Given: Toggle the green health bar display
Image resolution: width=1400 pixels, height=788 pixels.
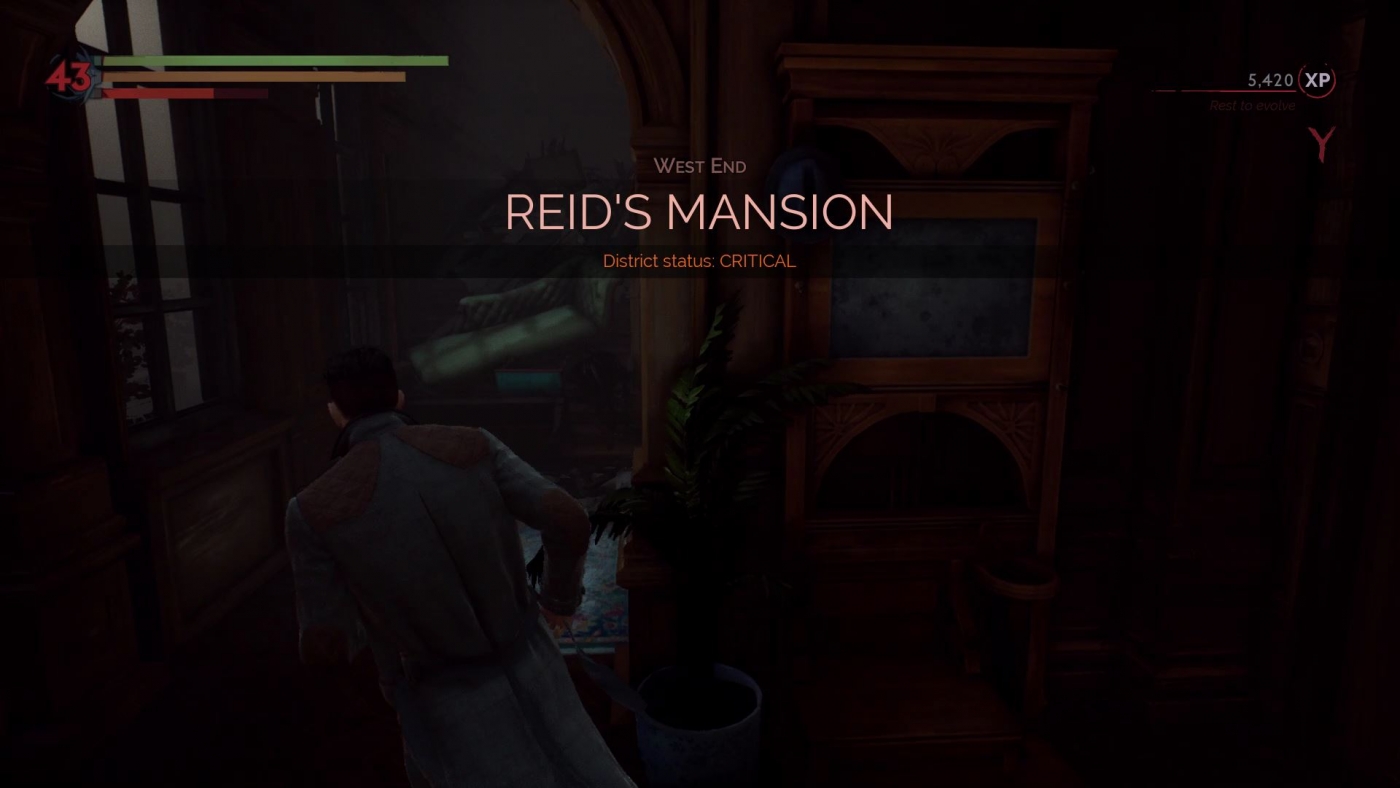Looking at the screenshot, I should tap(275, 60).
